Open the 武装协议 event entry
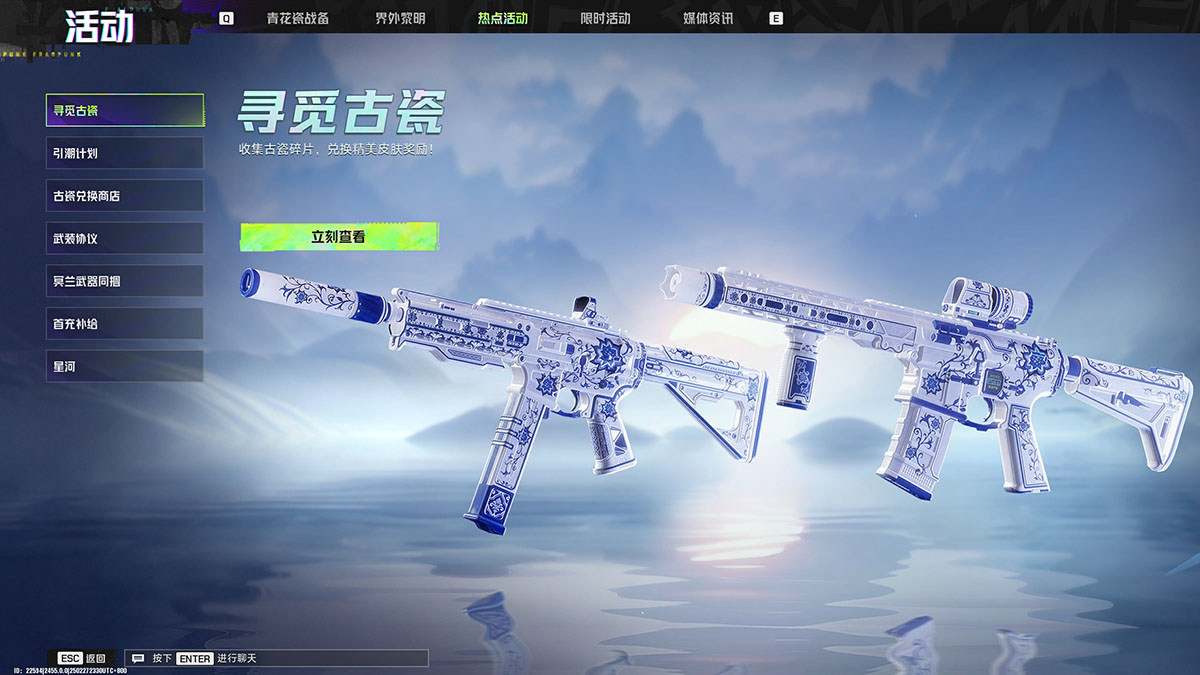The image size is (1200, 675). [125, 239]
